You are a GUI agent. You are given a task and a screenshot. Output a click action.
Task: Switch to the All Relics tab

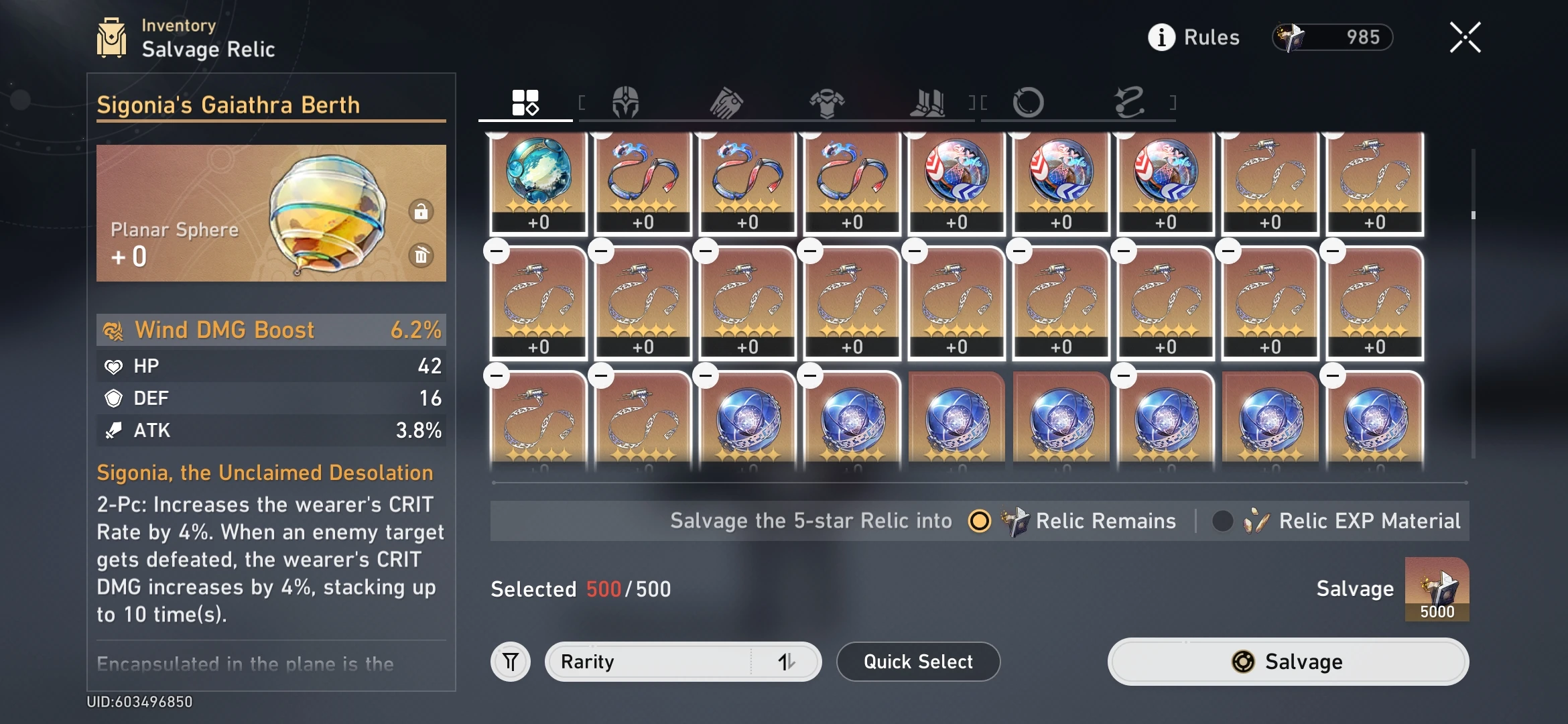(x=525, y=102)
